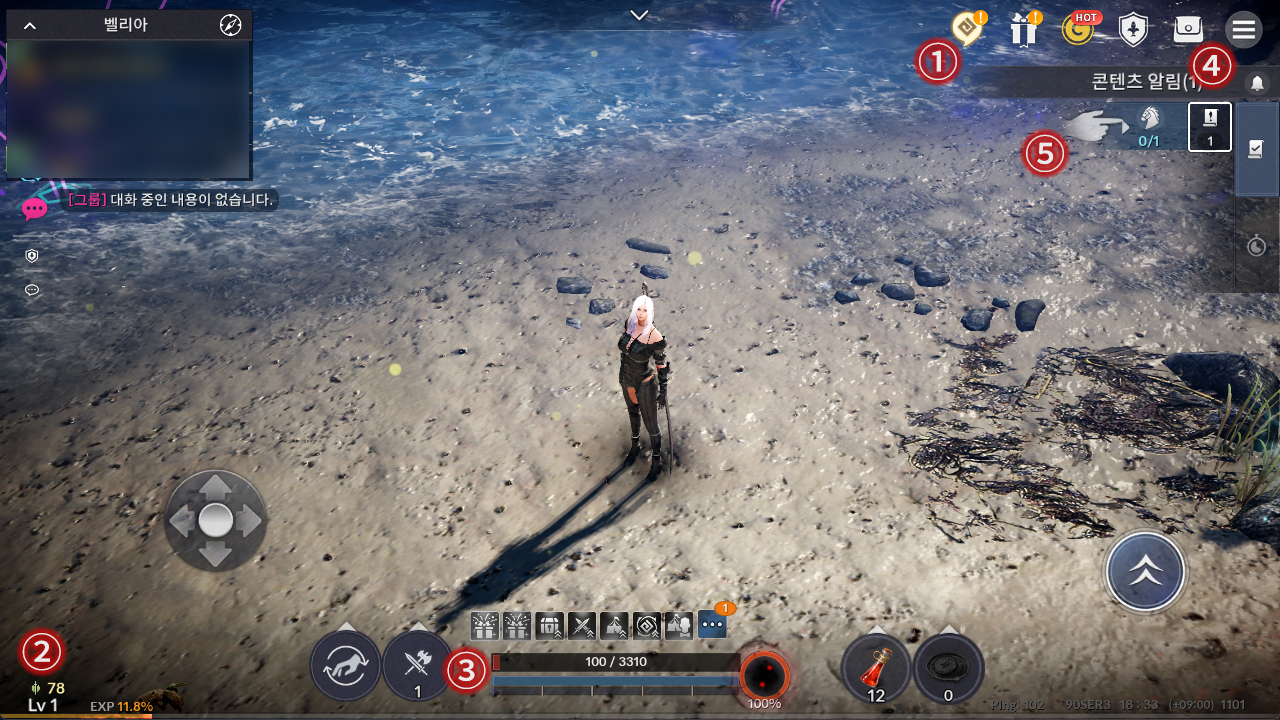Open the HOT gold coin shop icon
The image size is (1280, 720).
click(1078, 30)
